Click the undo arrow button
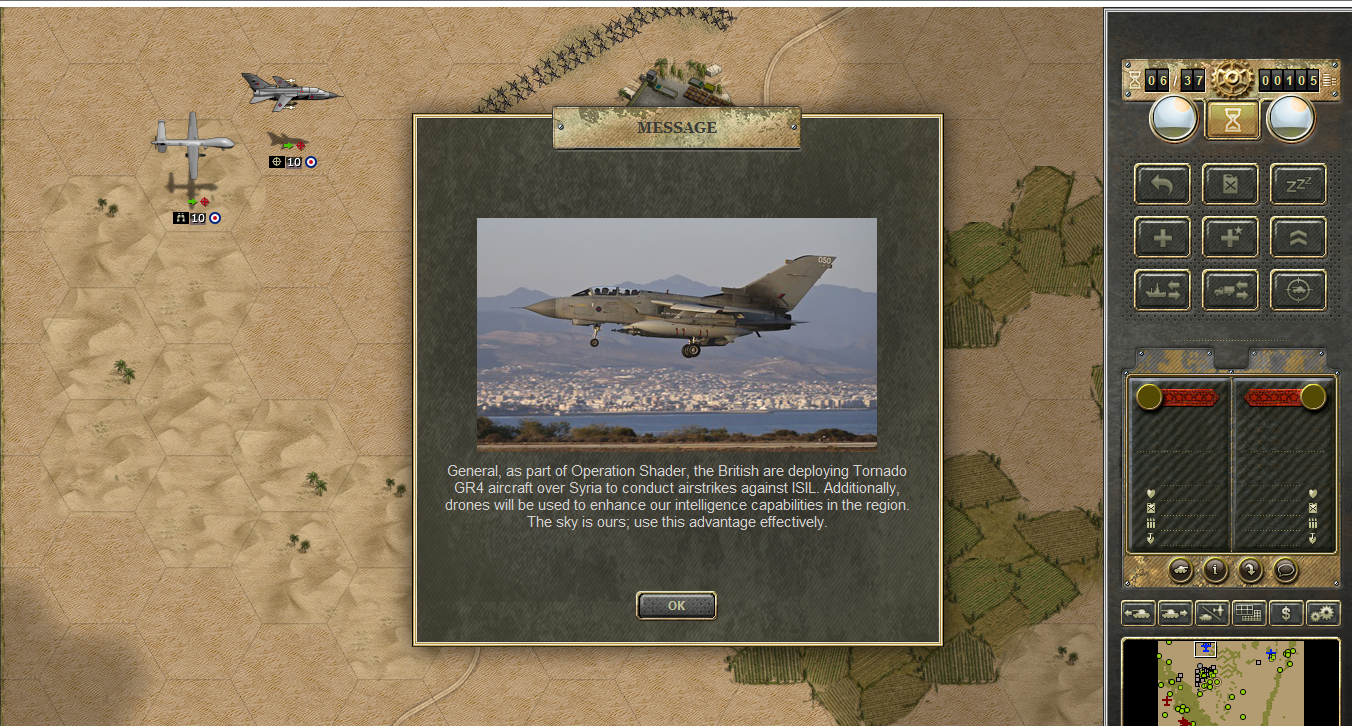Viewport: 1352px width, 726px height. pyautogui.click(x=1162, y=184)
